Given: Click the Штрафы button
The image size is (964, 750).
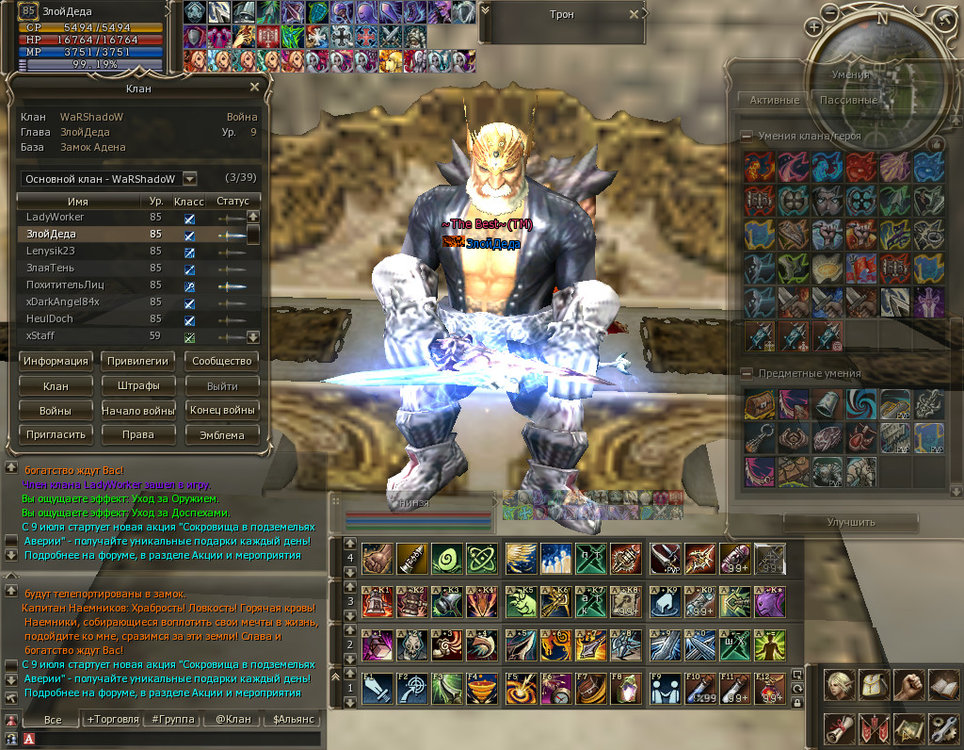Looking at the screenshot, I should click(x=138, y=386).
